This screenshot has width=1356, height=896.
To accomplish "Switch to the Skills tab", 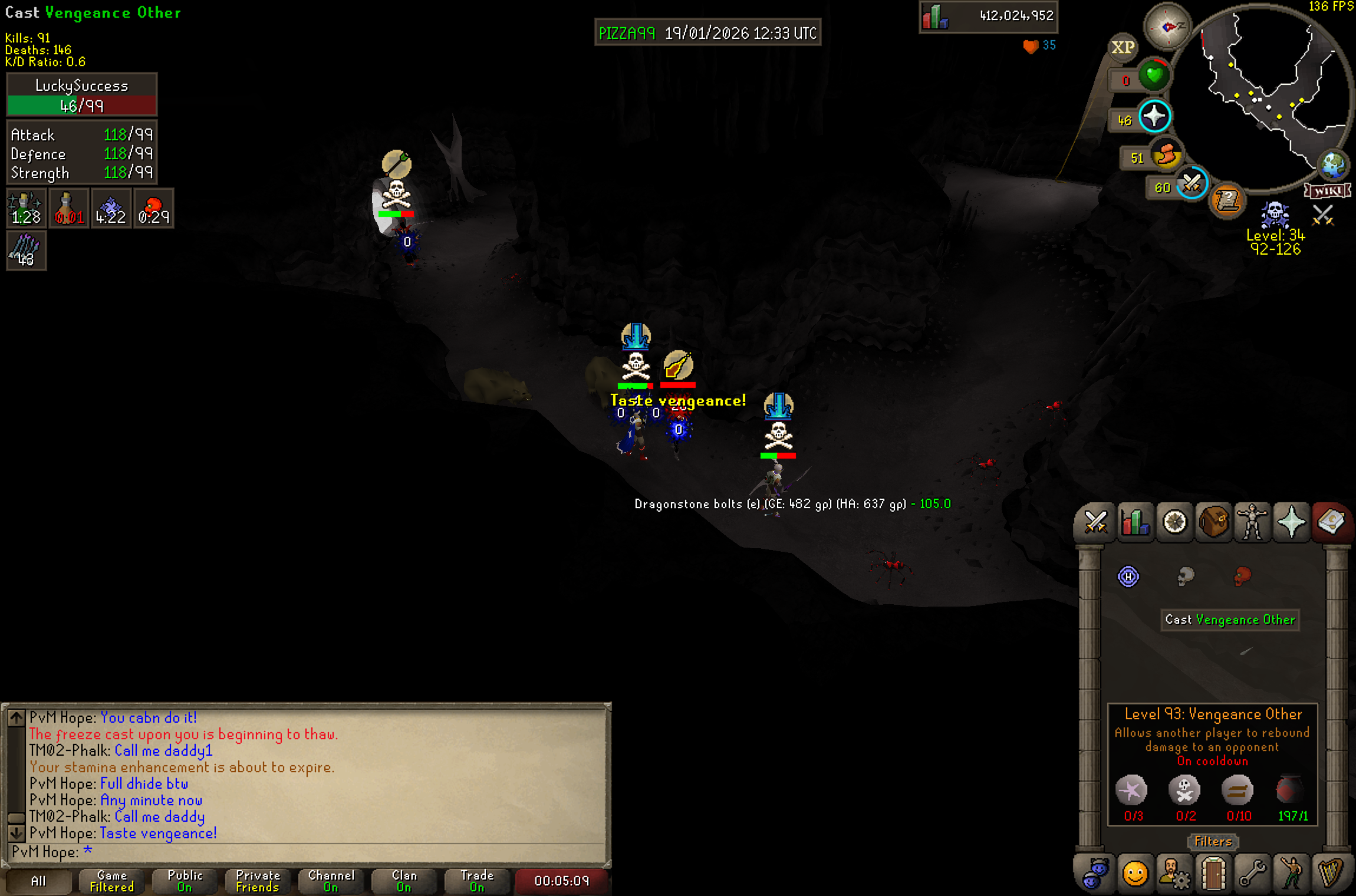I will [x=1135, y=522].
